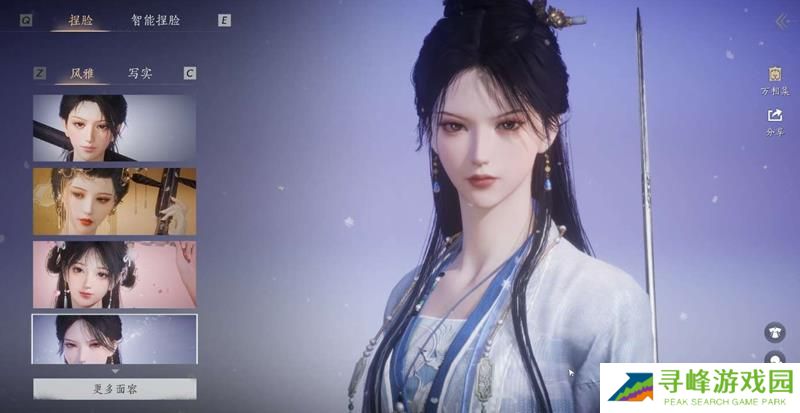Viewport: 800px width, 413px height.
Task: Switch to the 写实 style category
Action: click(140, 73)
